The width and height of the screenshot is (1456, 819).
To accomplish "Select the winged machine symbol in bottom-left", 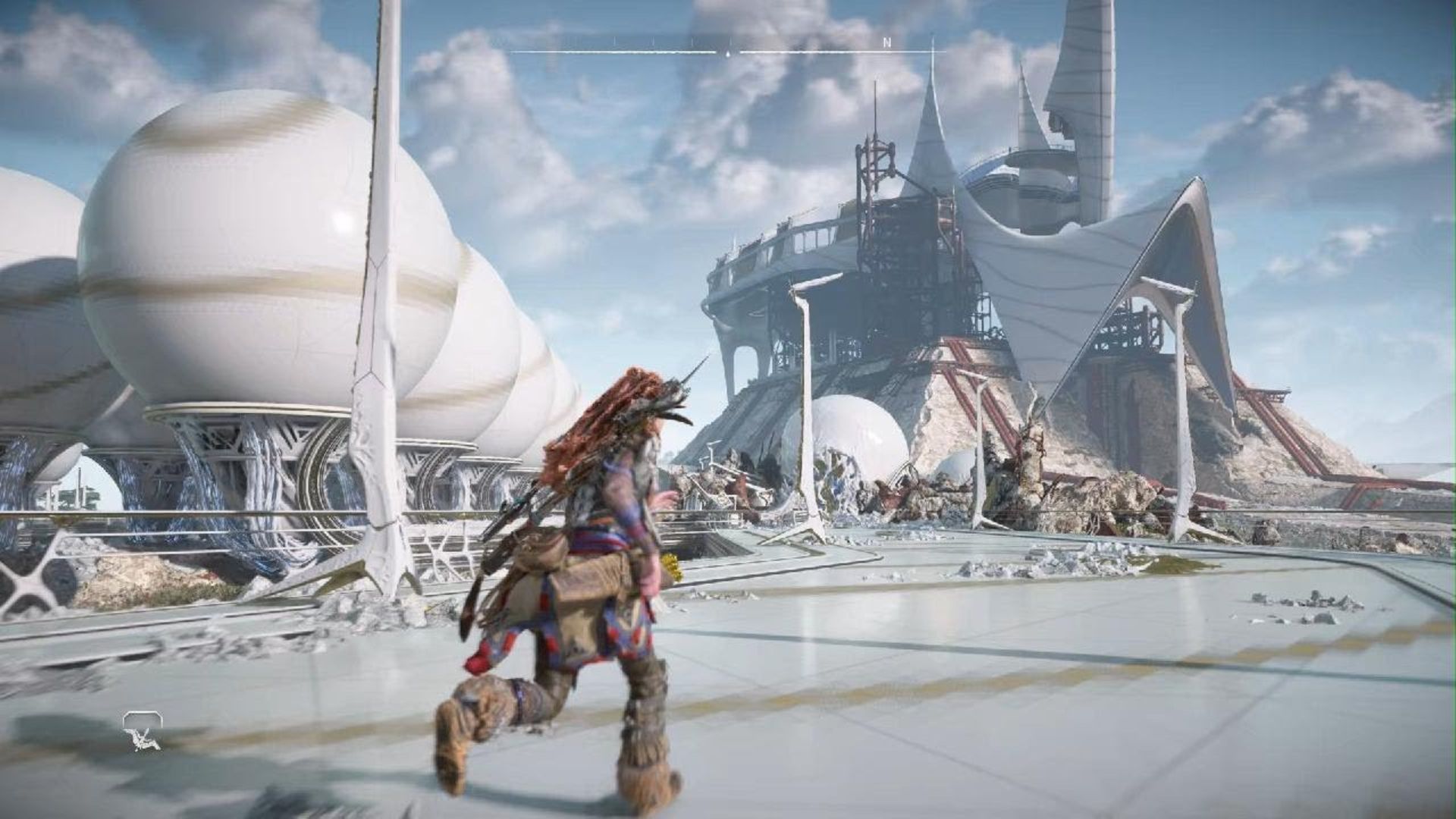I will [x=142, y=739].
